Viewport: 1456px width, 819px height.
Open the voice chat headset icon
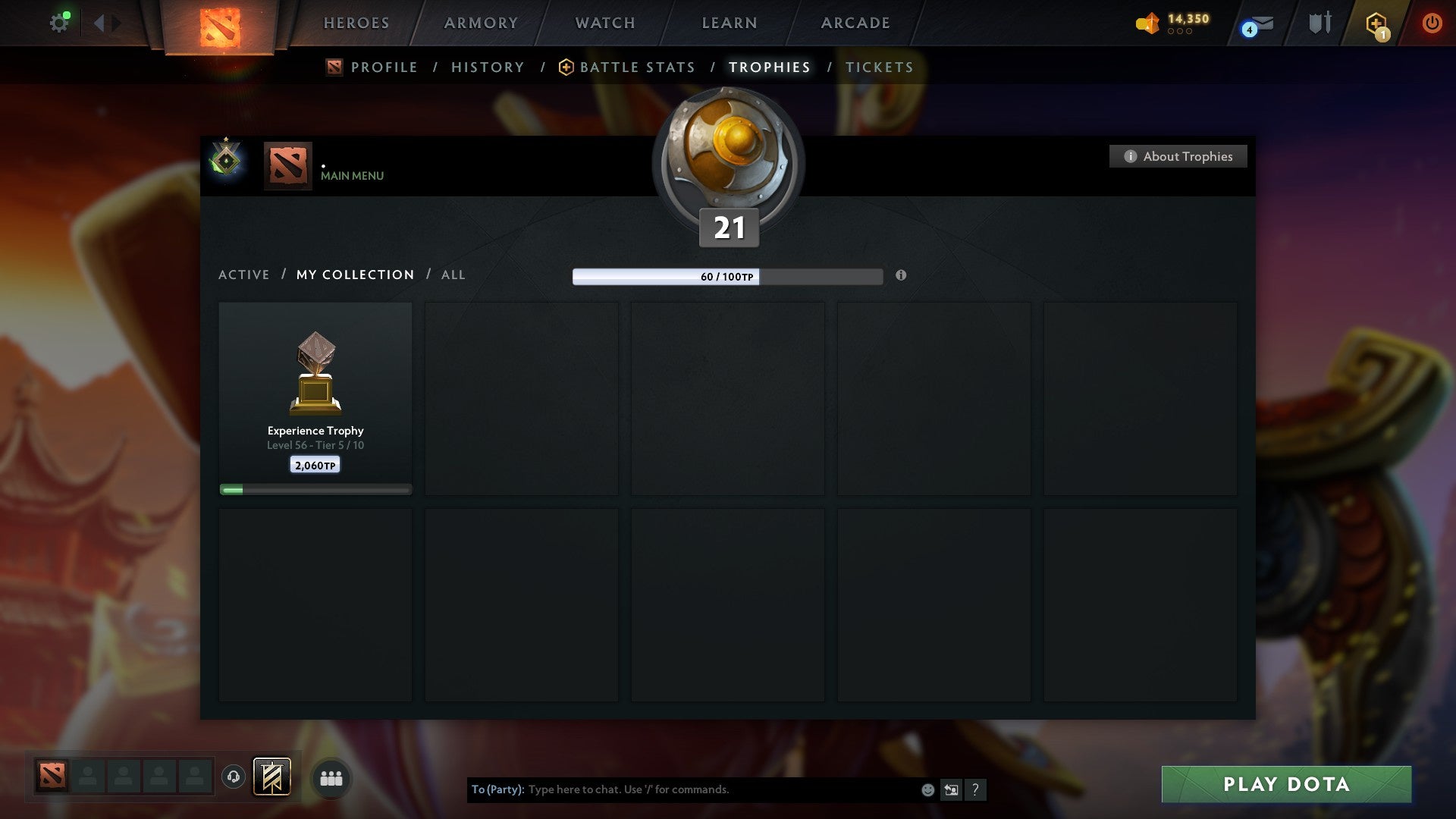point(233,777)
